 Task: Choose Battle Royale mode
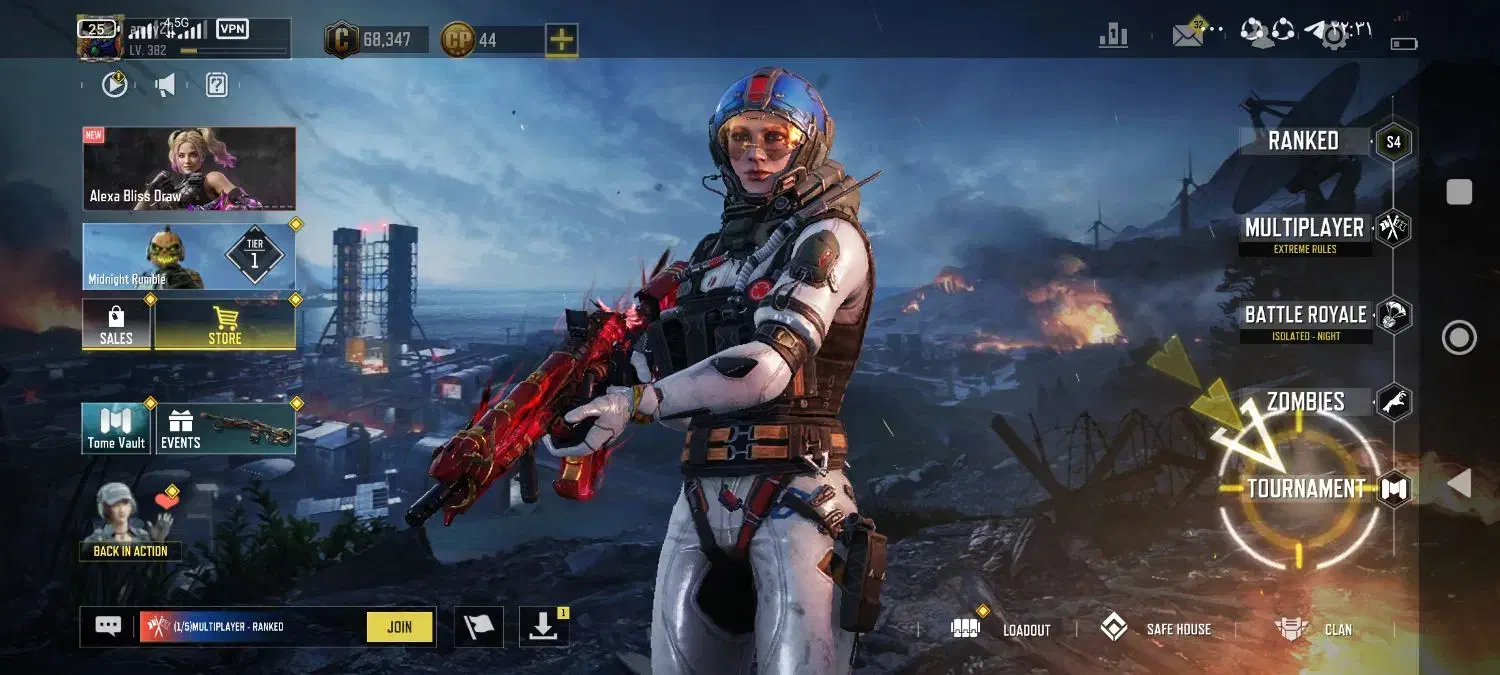click(1305, 316)
